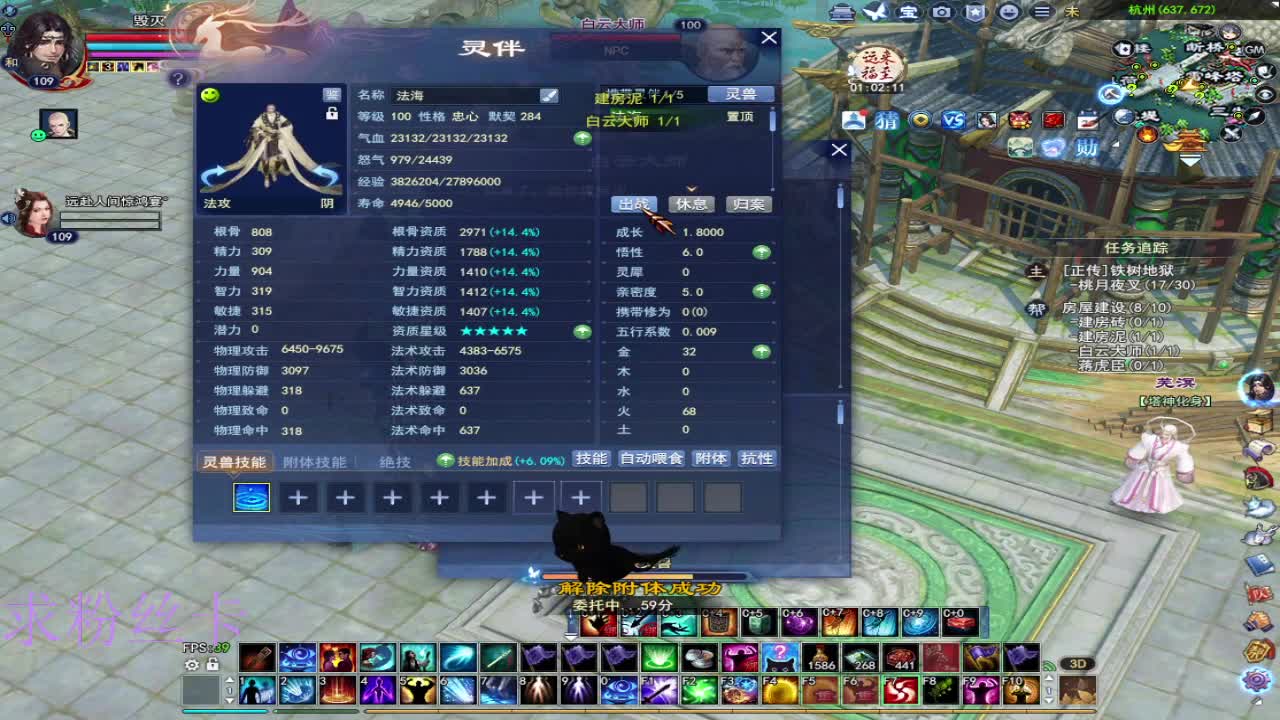Click the paper plane icon in the top toolbar
The width and height of the screenshot is (1280, 720).
tap(876, 12)
